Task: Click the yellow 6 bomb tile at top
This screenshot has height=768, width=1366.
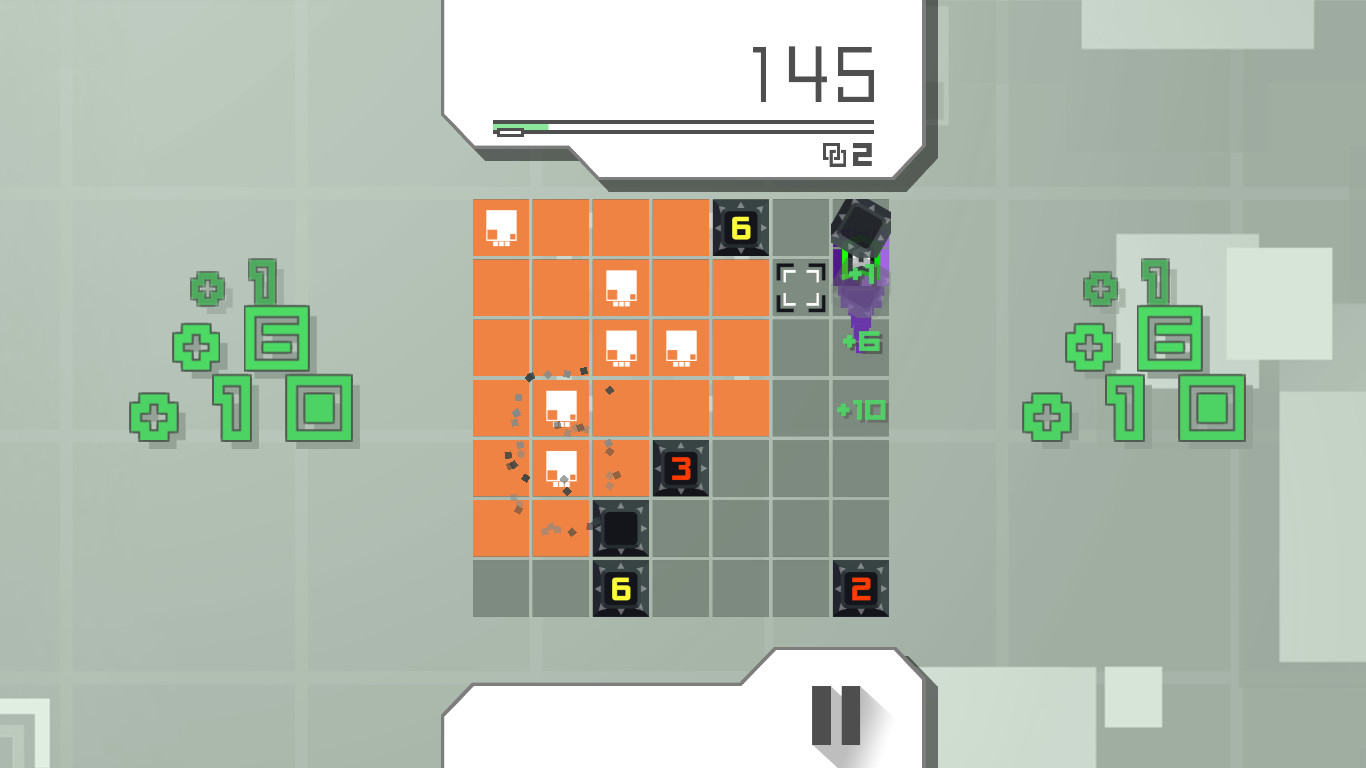Action: click(x=740, y=229)
